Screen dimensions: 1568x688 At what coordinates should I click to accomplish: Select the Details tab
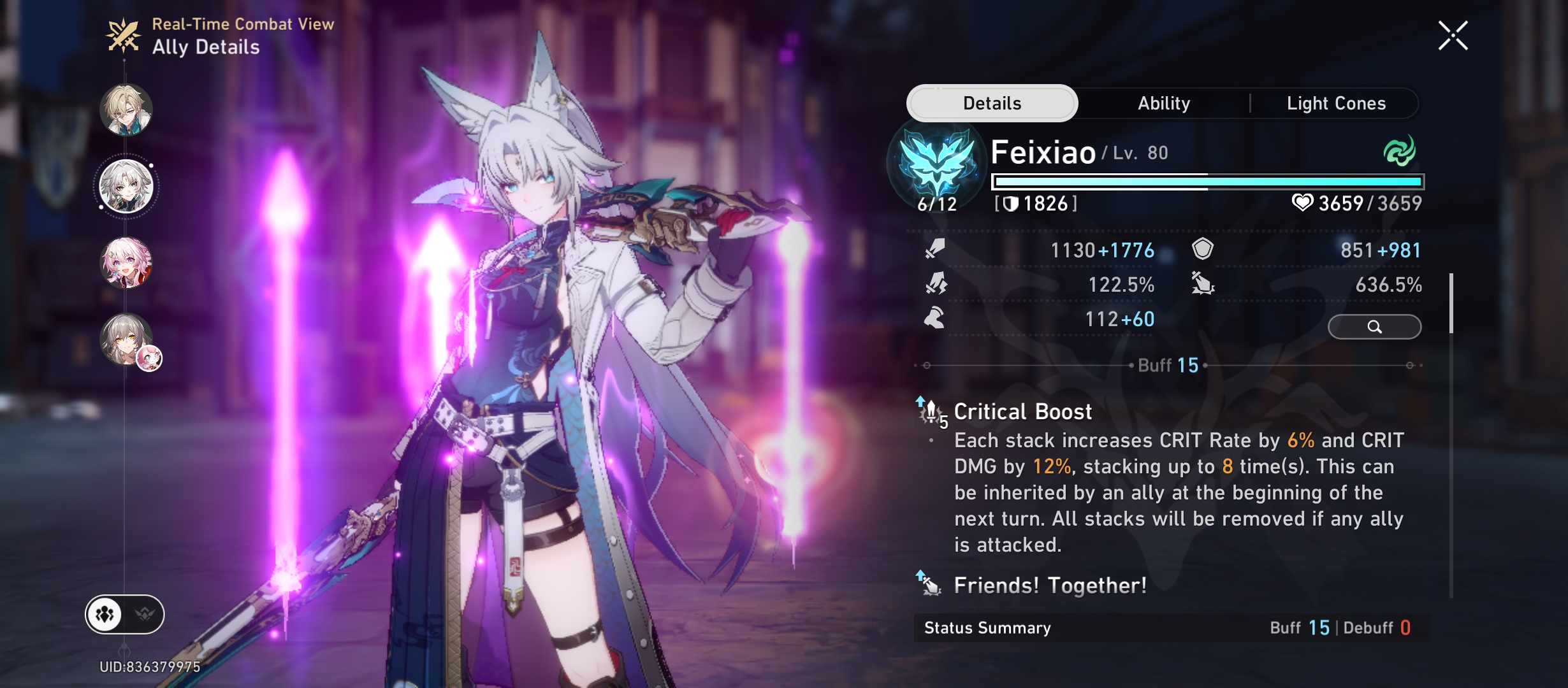(992, 103)
